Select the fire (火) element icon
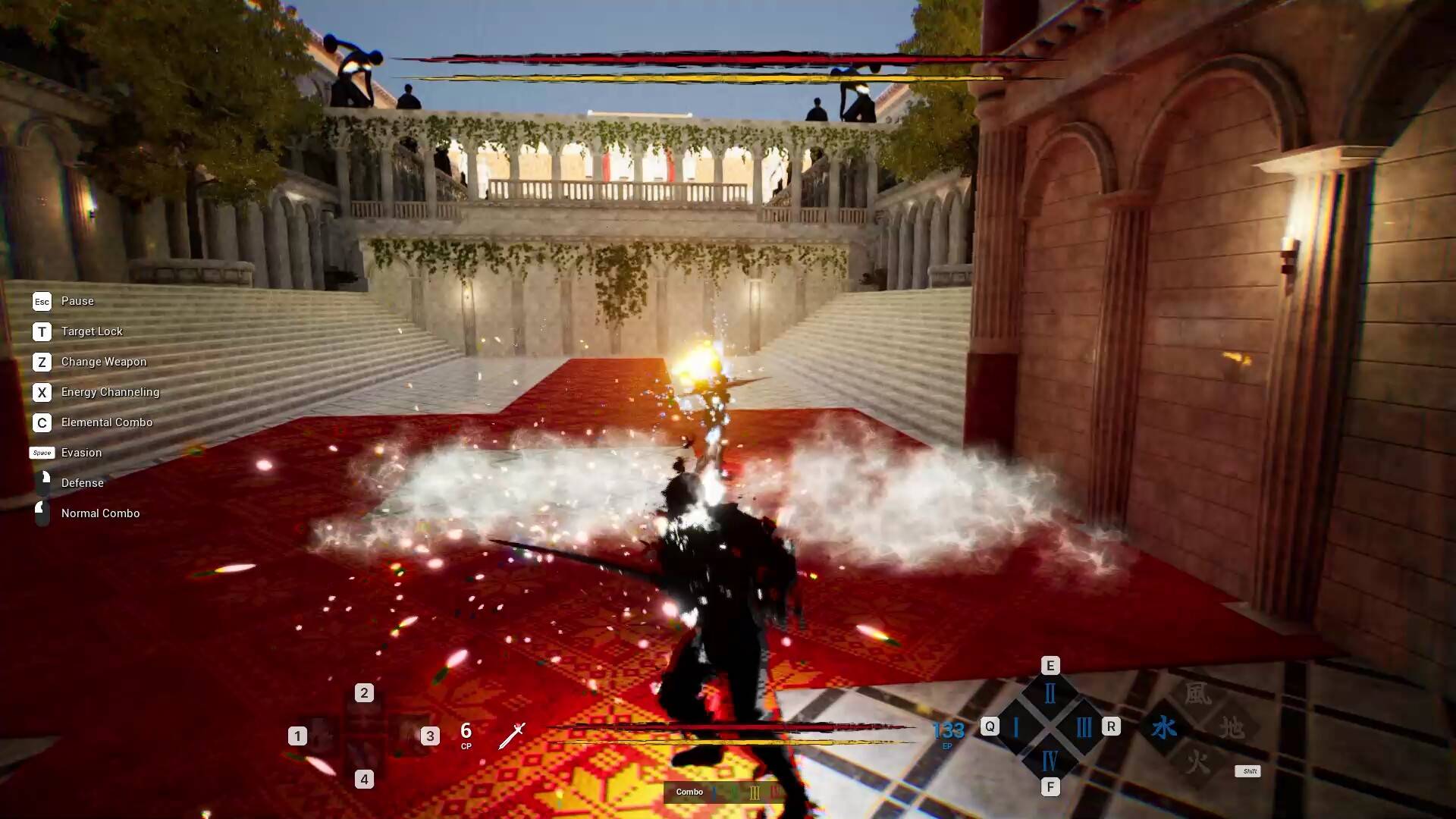Image resolution: width=1456 pixels, height=819 pixels. coord(1197,760)
